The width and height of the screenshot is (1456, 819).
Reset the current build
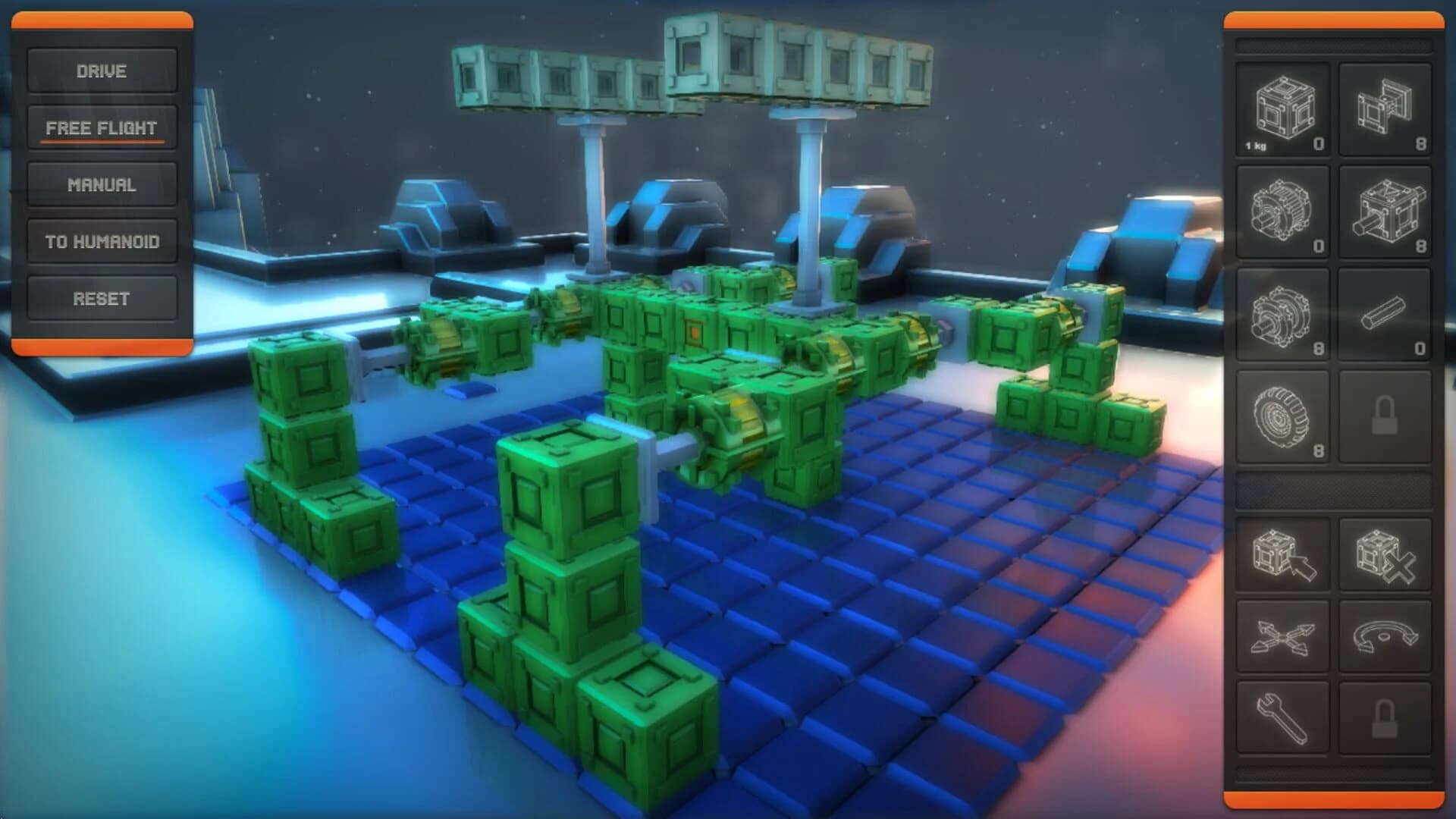tap(102, 297)
